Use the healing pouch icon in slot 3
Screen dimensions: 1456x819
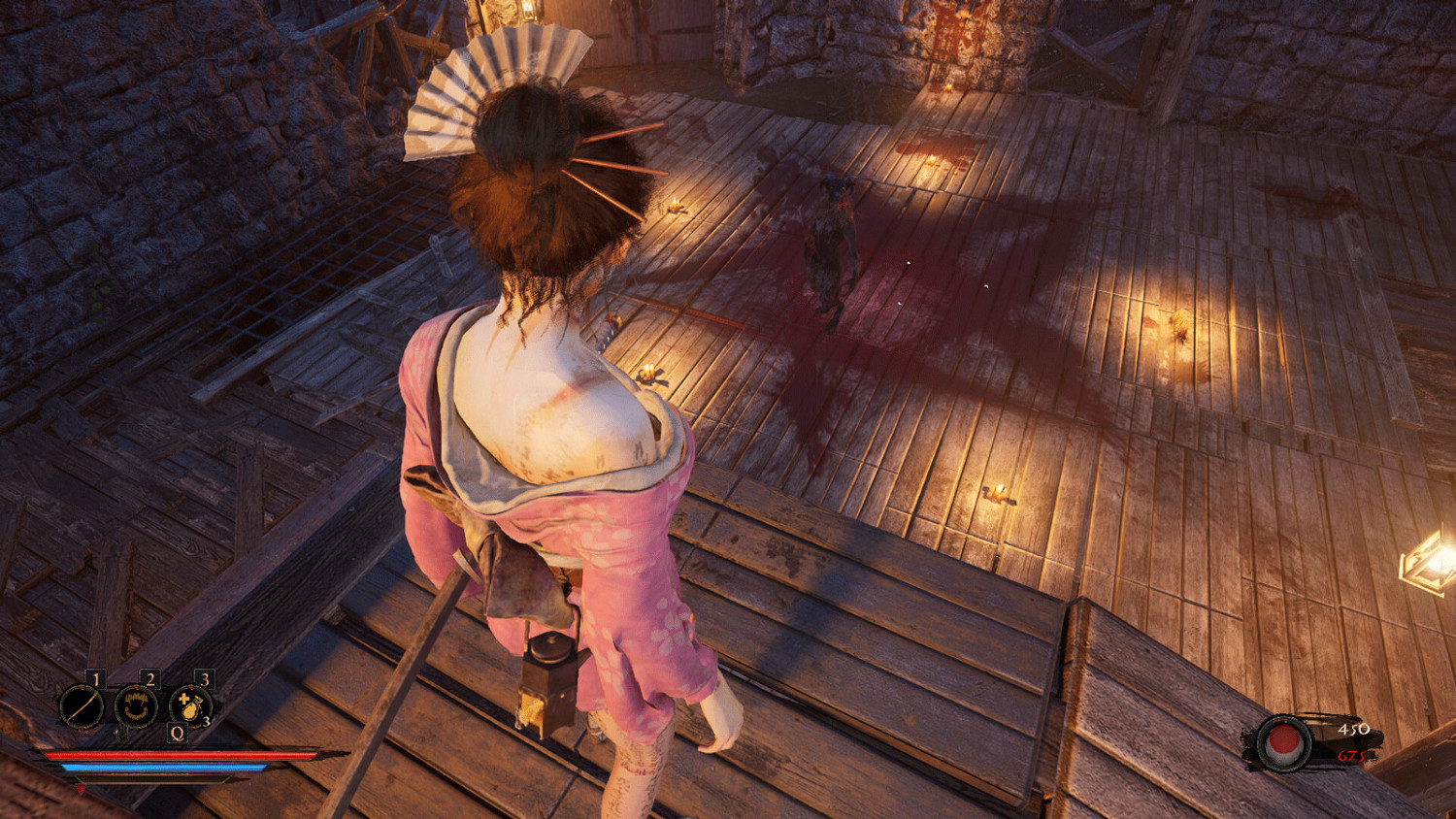point(190,705)
